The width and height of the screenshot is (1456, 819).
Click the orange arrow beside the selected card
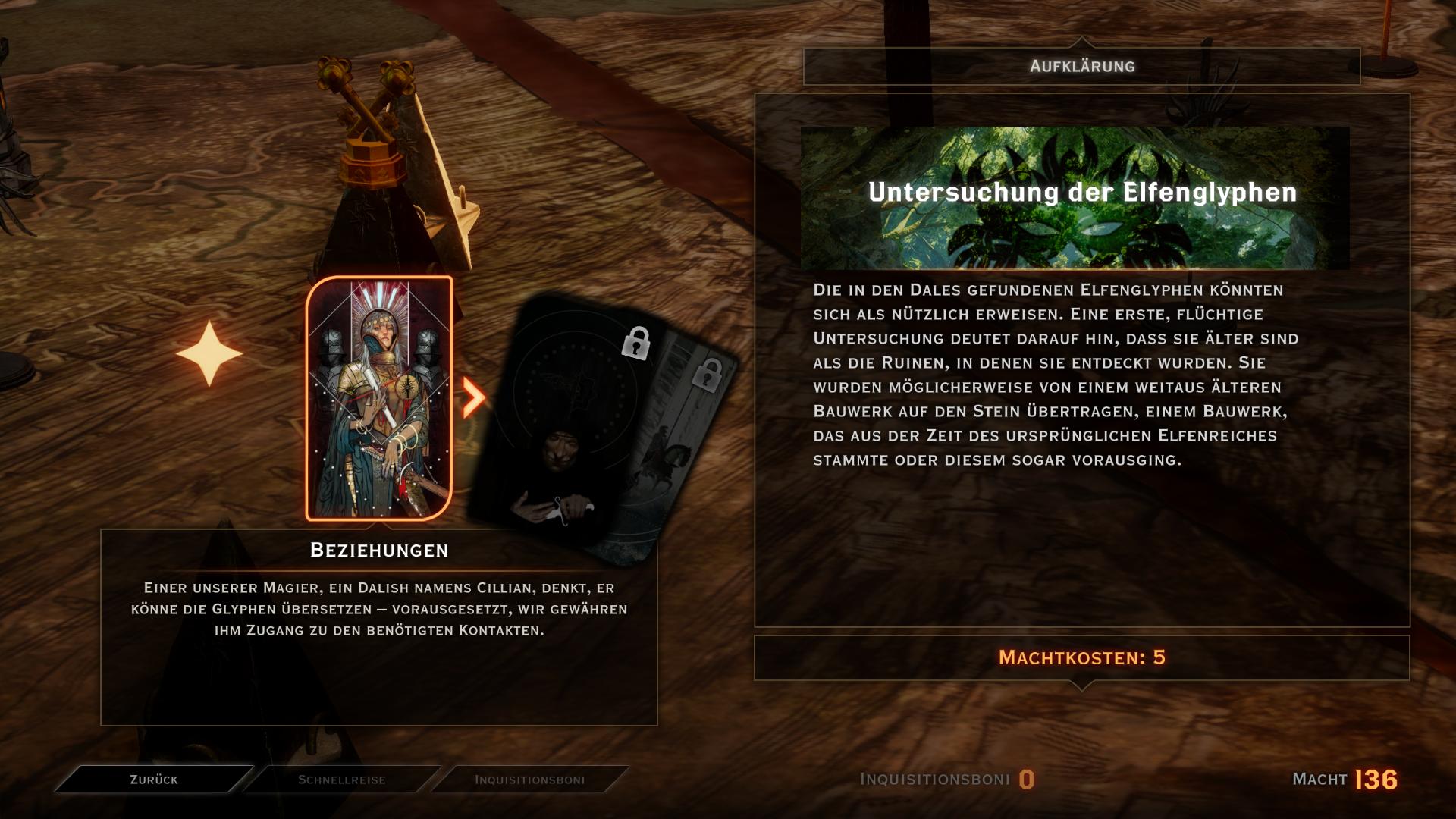(x=473, y=397)
